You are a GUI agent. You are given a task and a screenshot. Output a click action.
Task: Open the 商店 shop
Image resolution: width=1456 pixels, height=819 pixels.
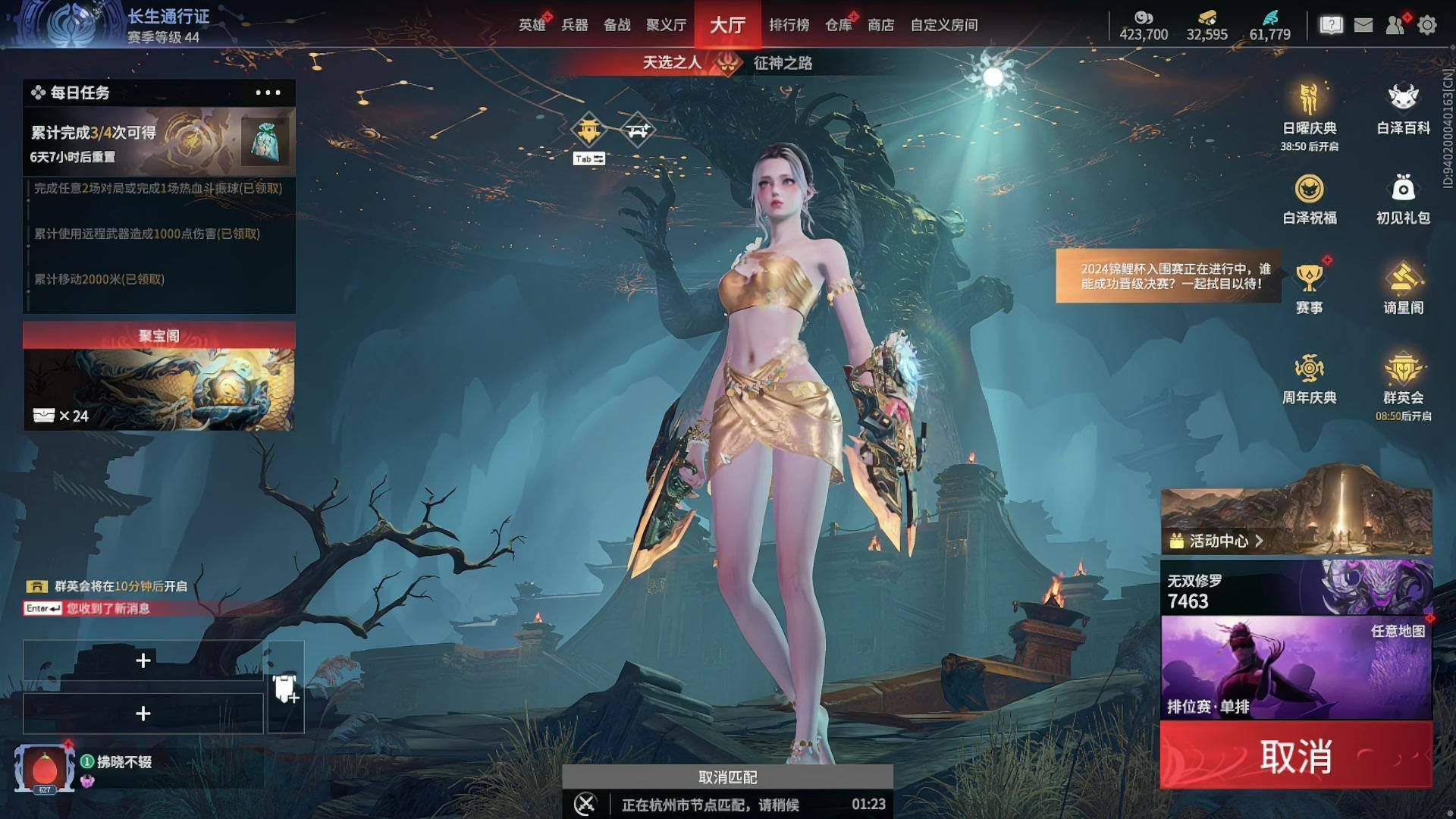point(880,25)
